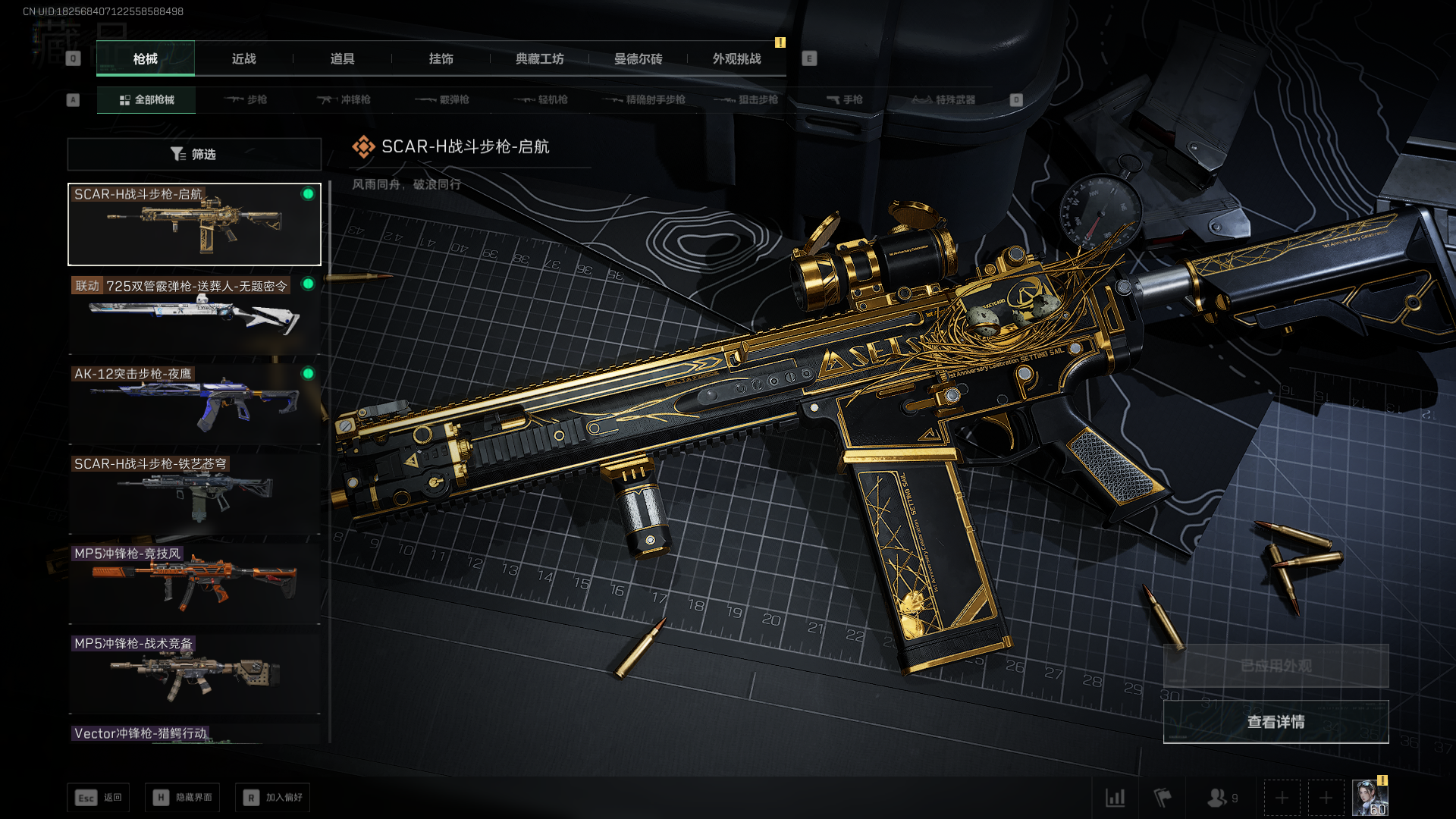Screen dimensions: 1456x819
Task: Open the 道具 items tab
Action: pyautogui.click(x=342, y=59)
